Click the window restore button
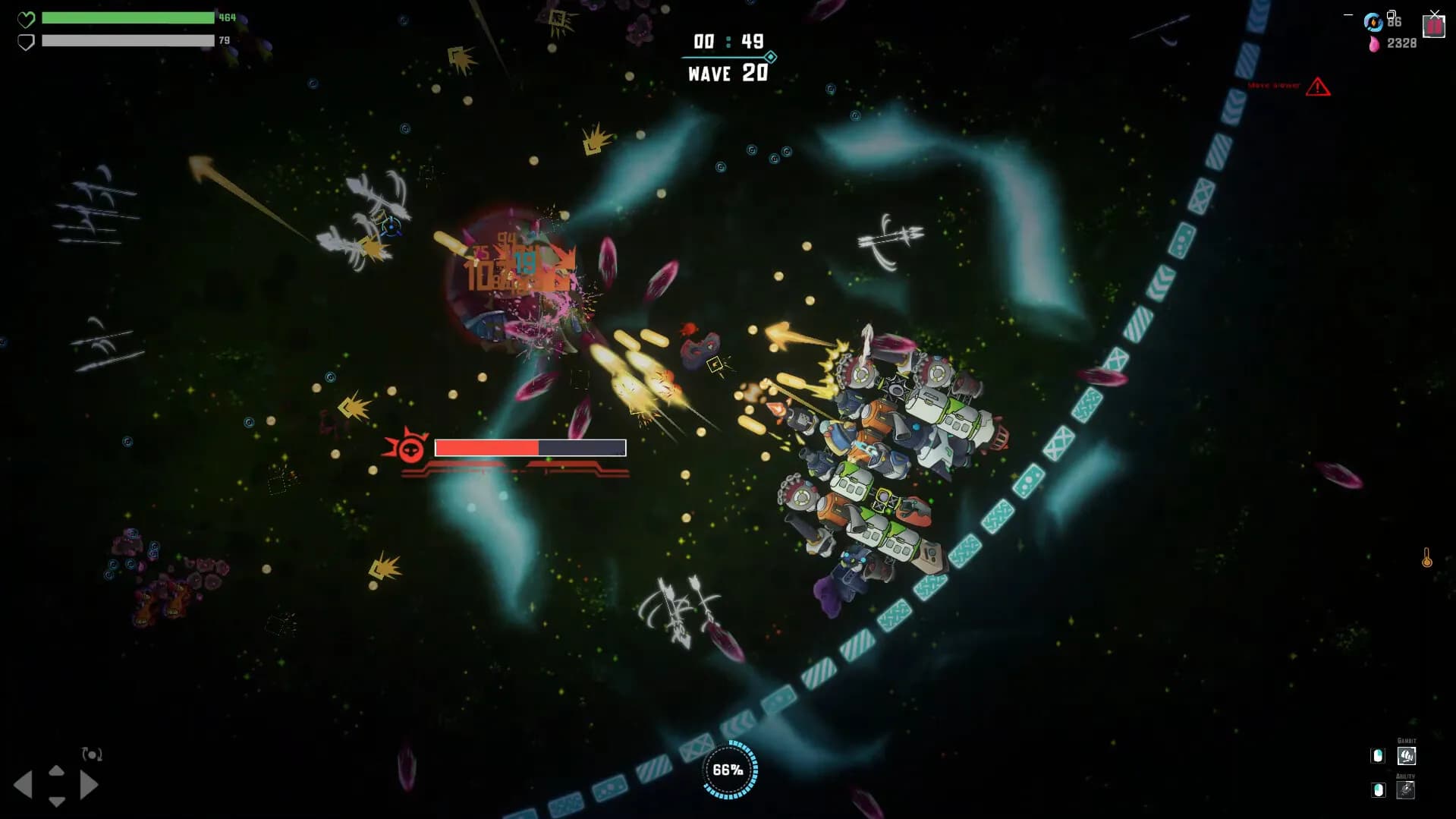 1392,14
